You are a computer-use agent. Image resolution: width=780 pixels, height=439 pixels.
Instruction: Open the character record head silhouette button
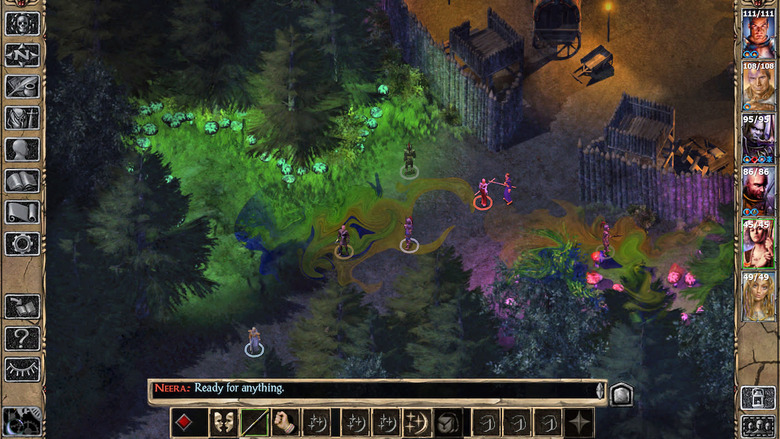(22, 149)
